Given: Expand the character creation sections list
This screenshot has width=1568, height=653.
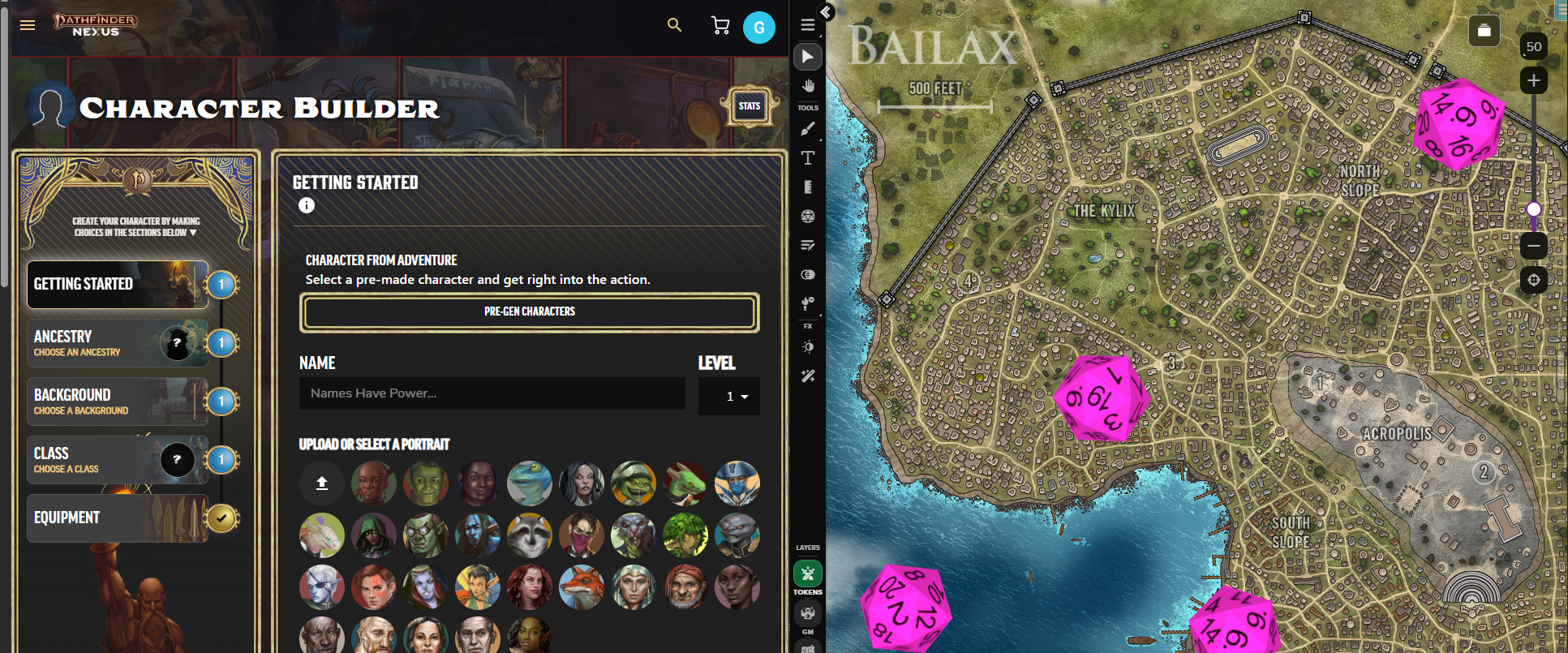Looking at the screenshot, I should click(191, 231).
